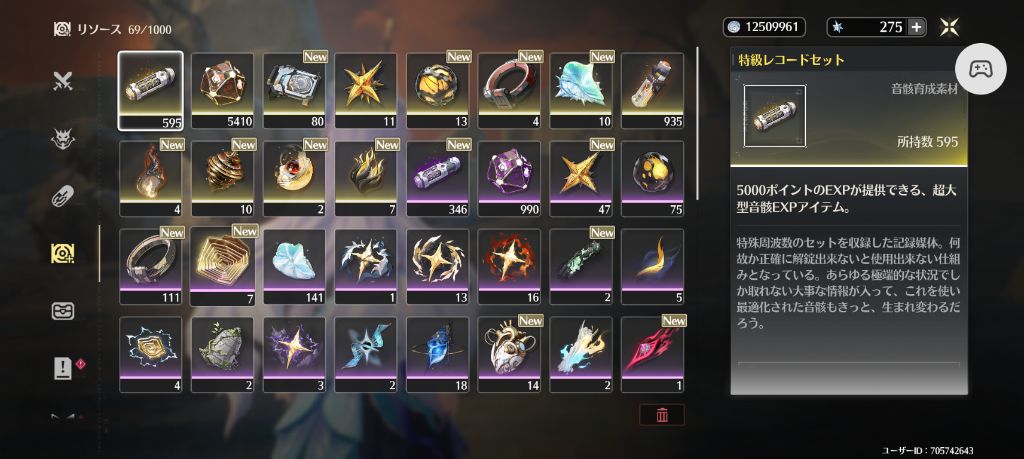Switch to the tab with red exclamation badge

pos(63,368)
